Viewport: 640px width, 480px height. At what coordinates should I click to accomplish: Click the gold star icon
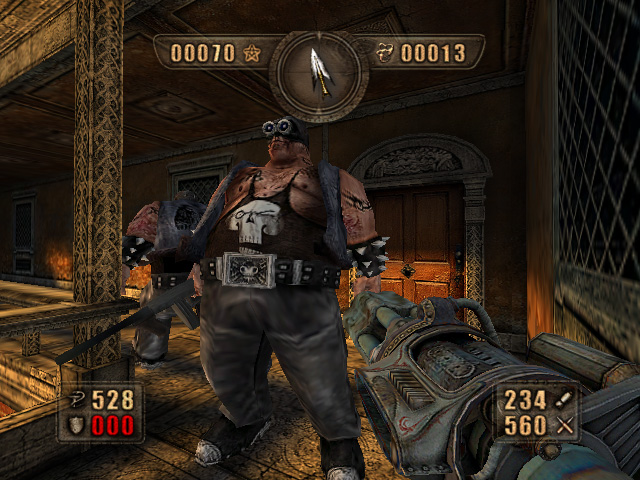click(251, 53)
